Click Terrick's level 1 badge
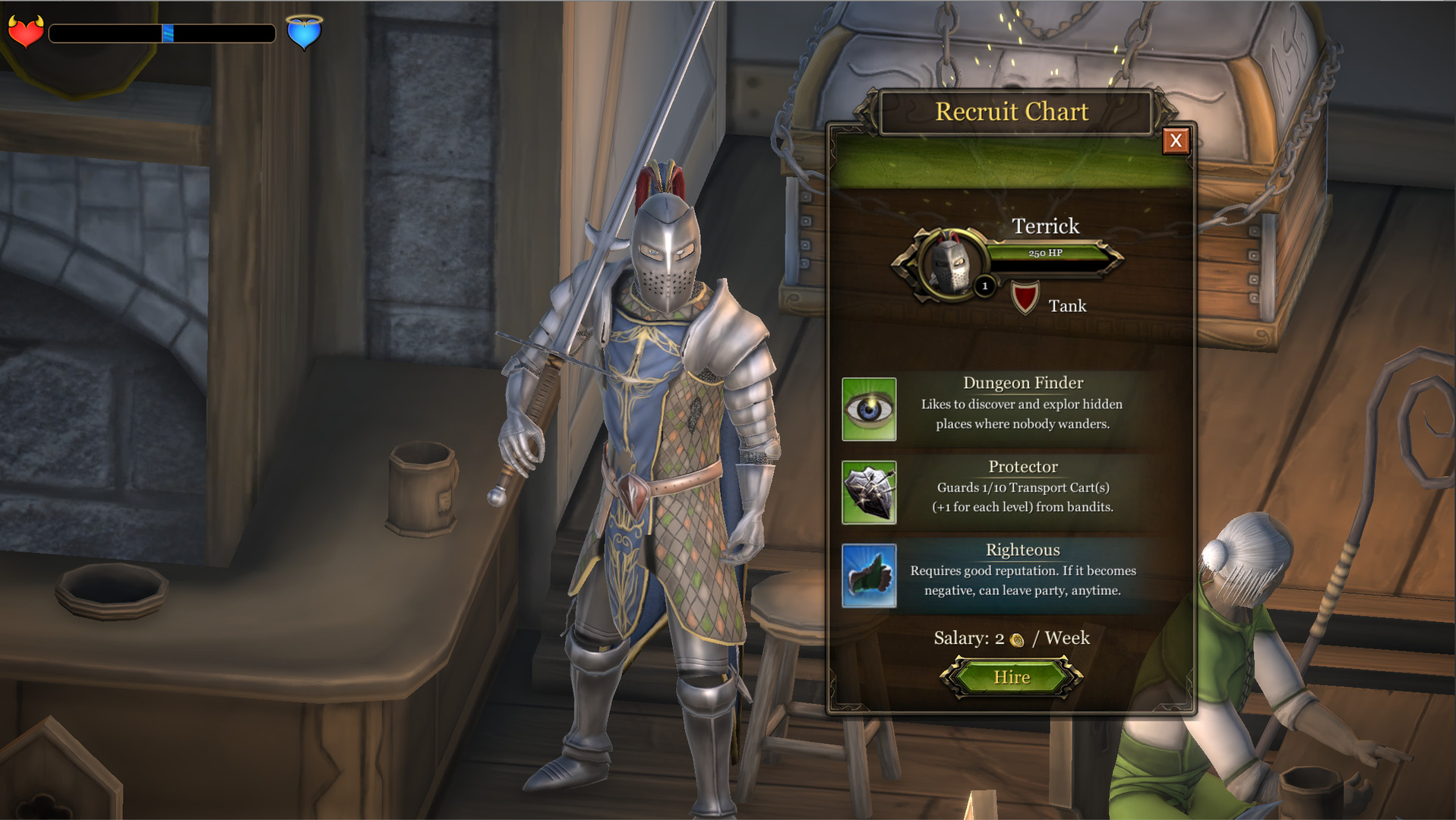 984,287
